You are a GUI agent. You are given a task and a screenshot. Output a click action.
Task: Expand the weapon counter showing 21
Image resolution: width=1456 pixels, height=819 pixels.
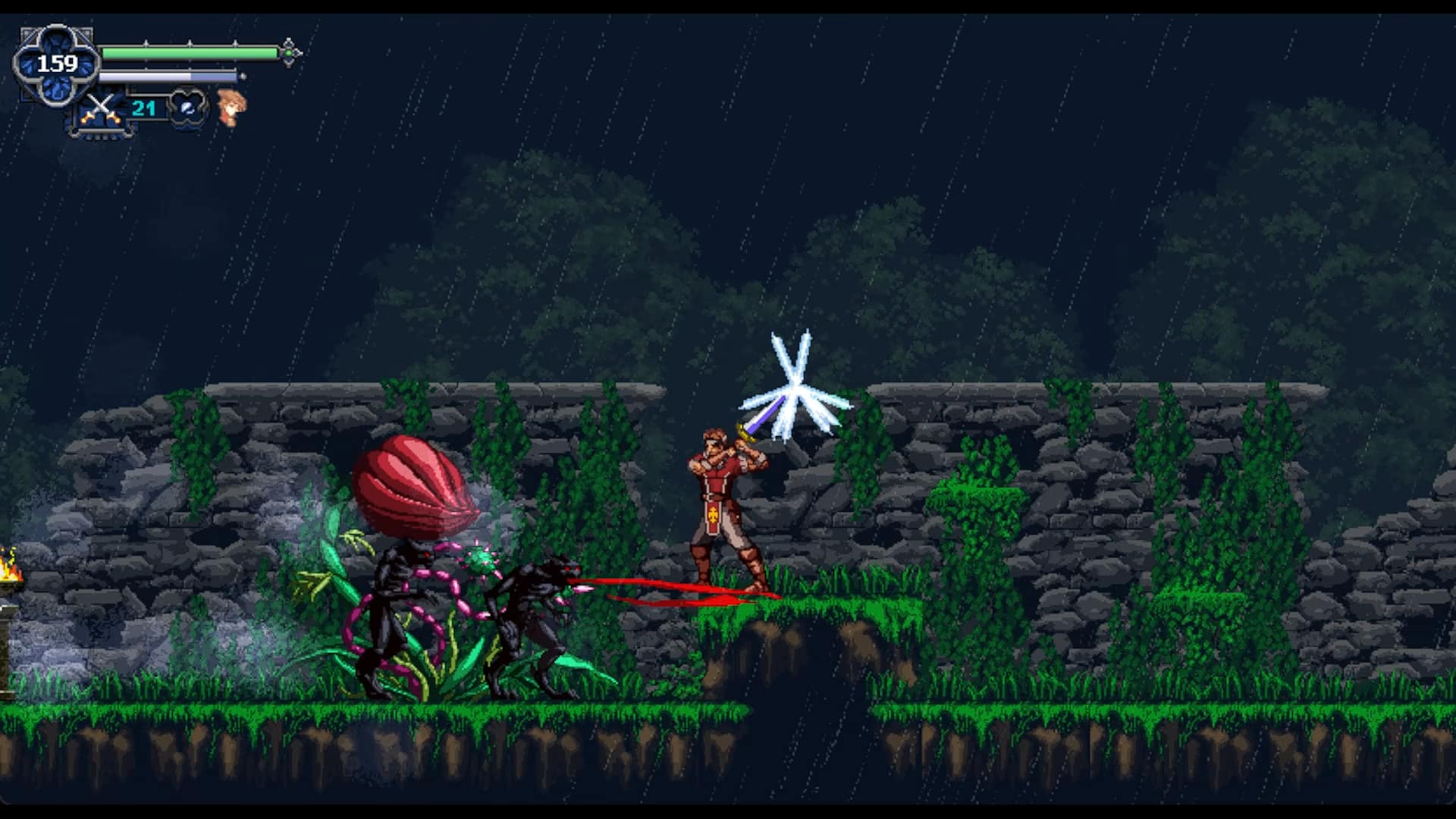144,109
